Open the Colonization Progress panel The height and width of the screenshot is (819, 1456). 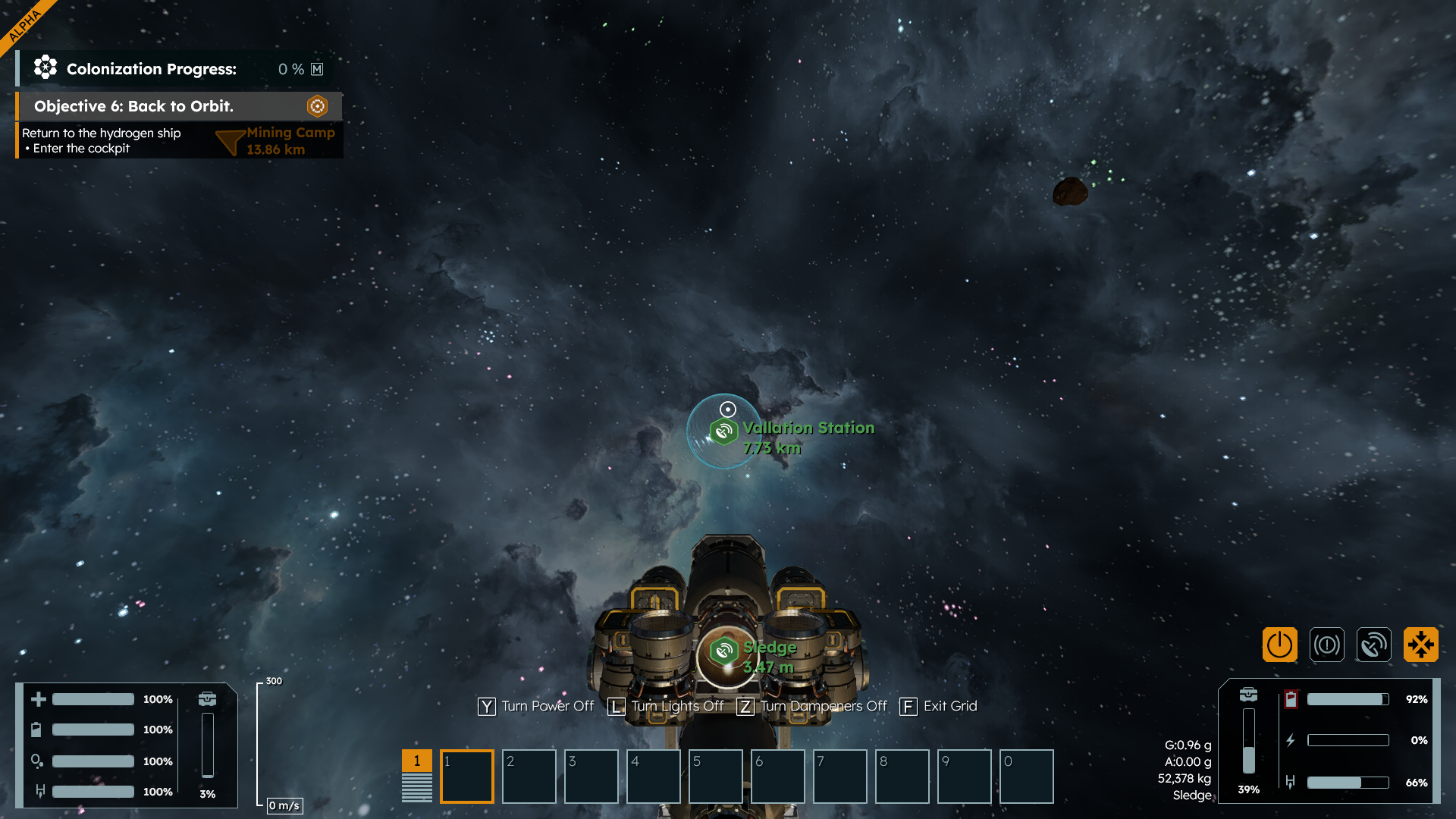point(151,69)
